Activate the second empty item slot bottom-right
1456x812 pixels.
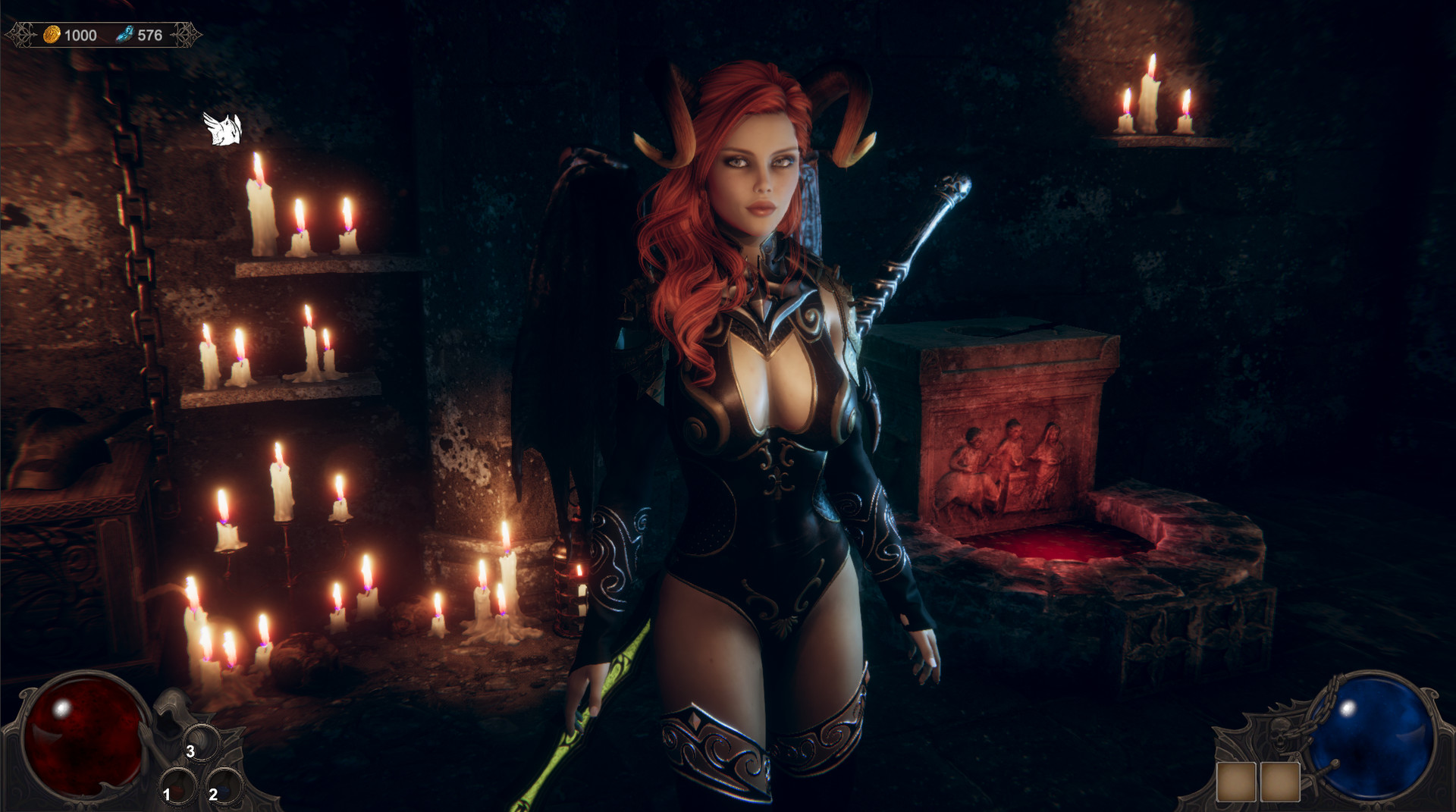click(1280, 782)
